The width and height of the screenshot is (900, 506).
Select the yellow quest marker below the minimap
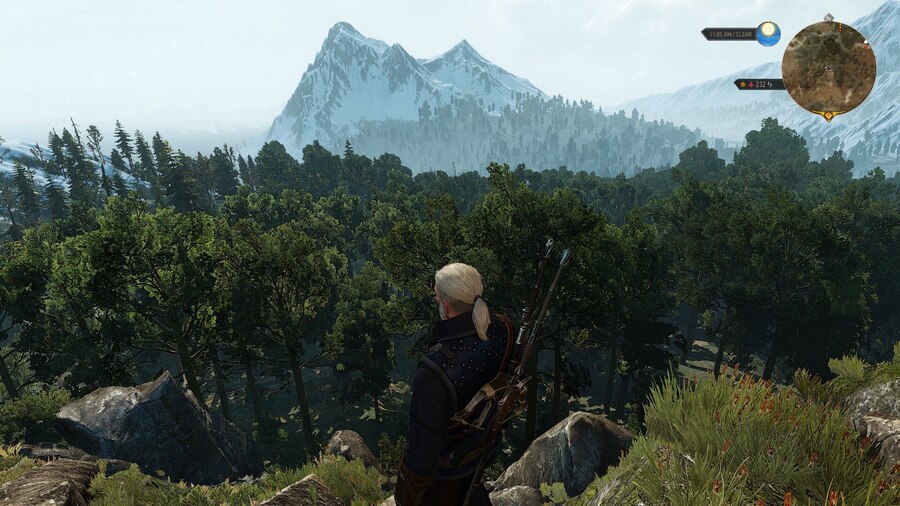pyautogui.click(x=829, y=116)
